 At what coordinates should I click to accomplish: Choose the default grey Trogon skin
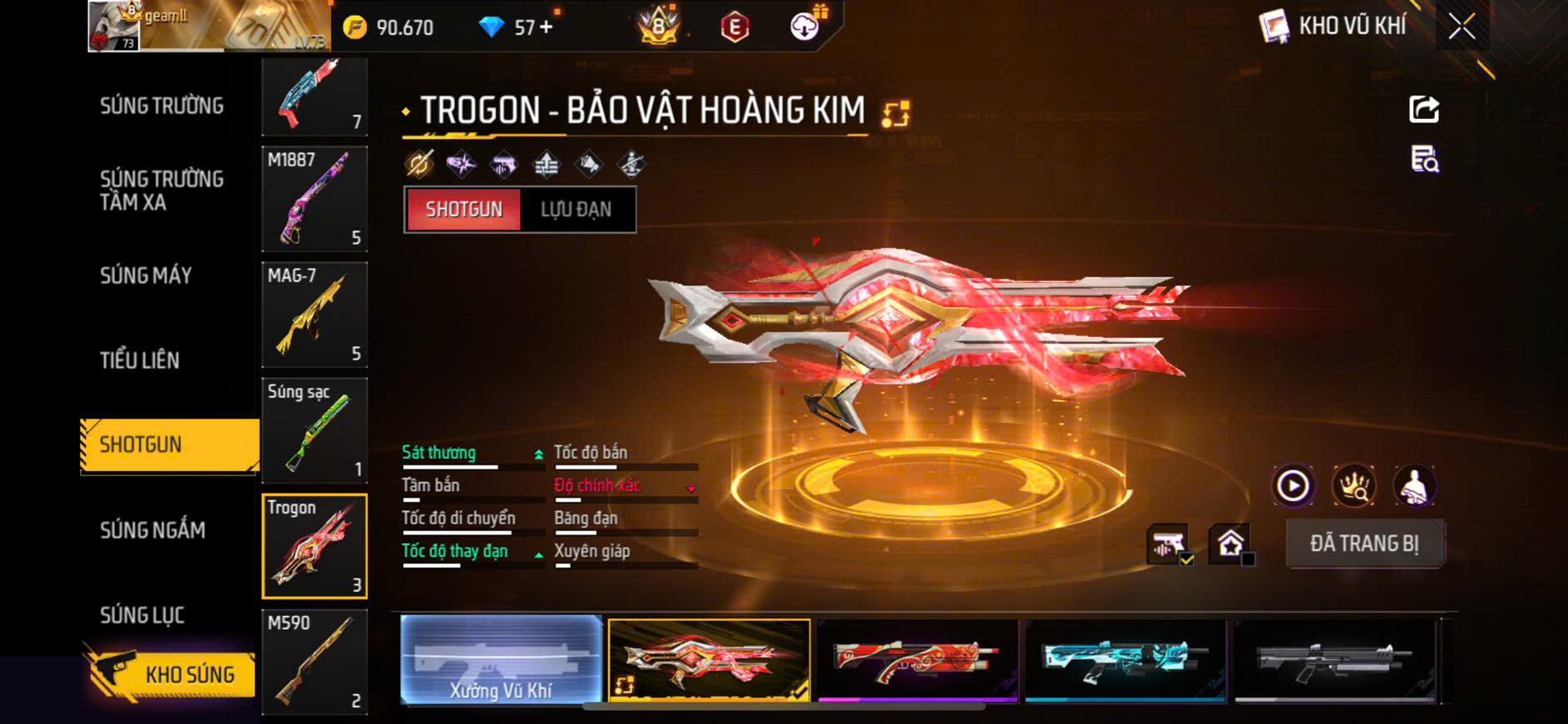[x=1333, y=660]
